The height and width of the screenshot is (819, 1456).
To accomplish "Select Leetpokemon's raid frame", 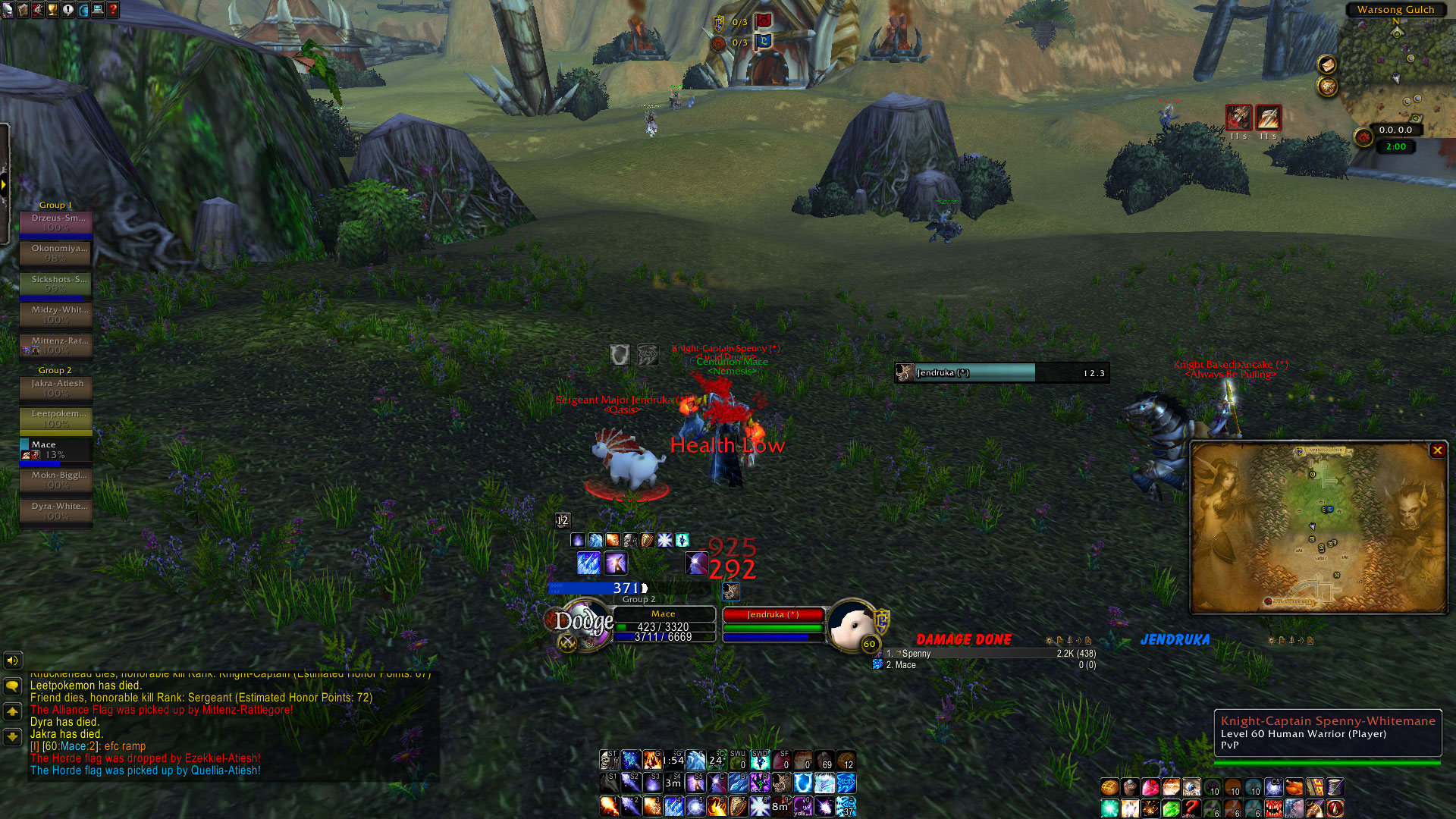I will (x=56, y=419).
